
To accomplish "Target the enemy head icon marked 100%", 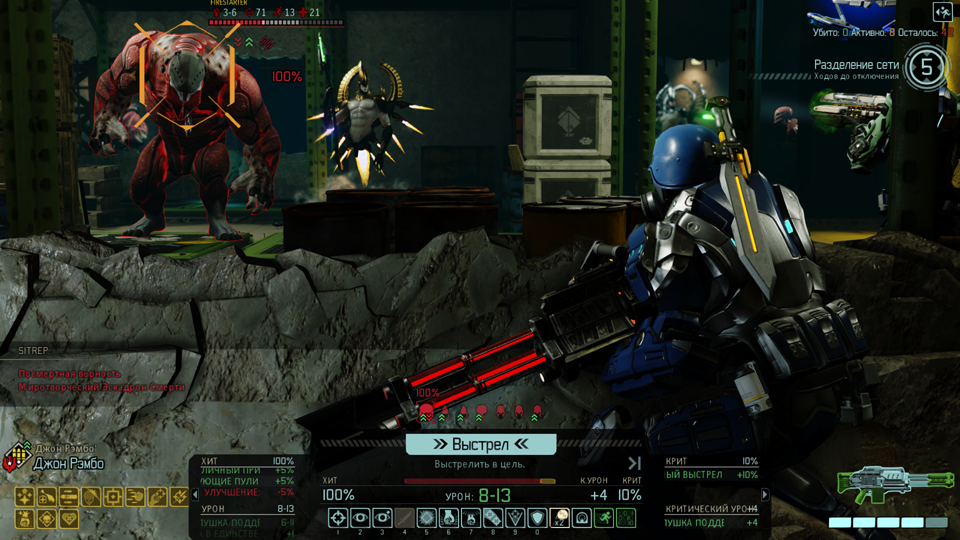I will 427,410.
